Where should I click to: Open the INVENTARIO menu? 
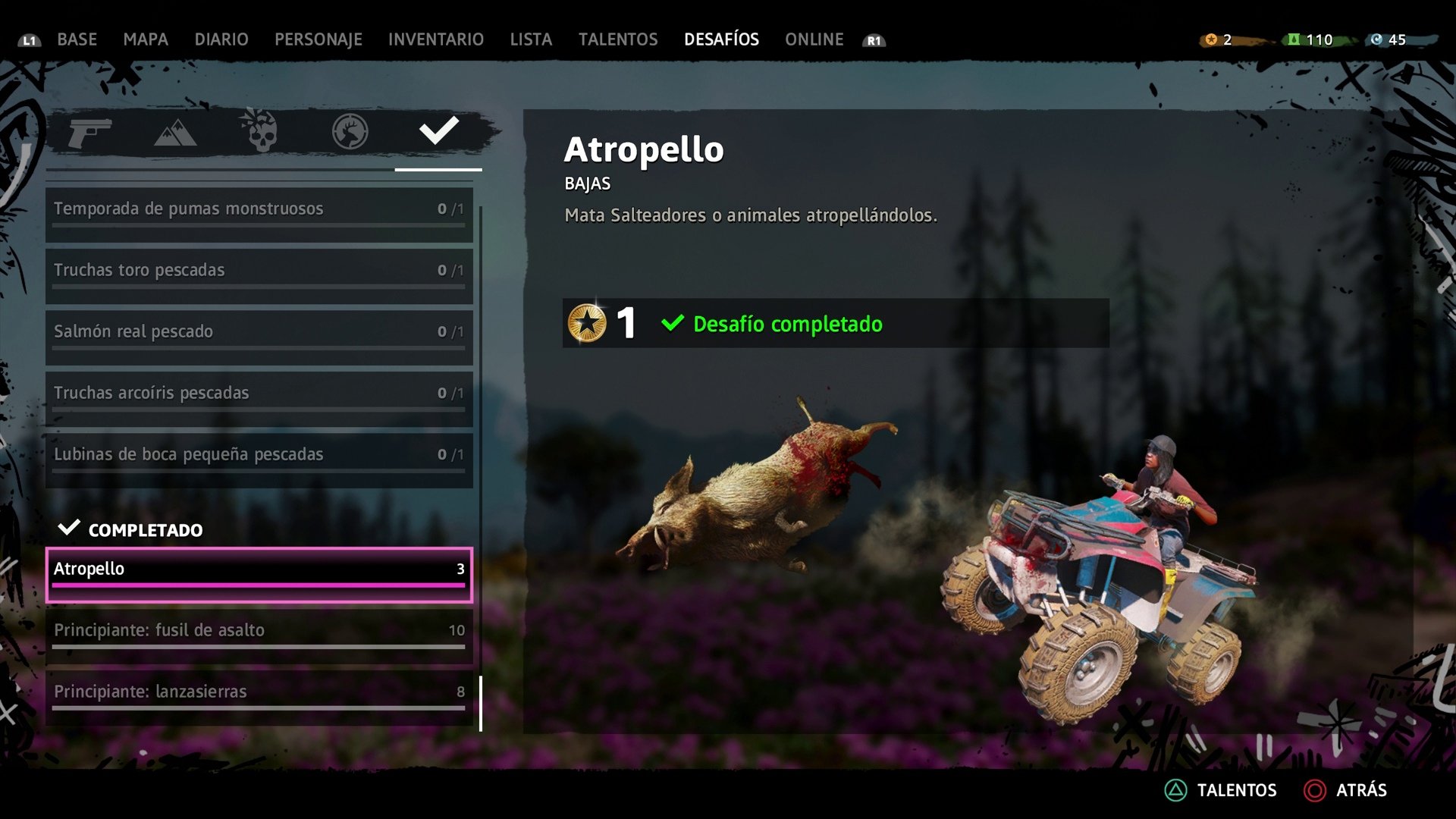click(435, 39)
